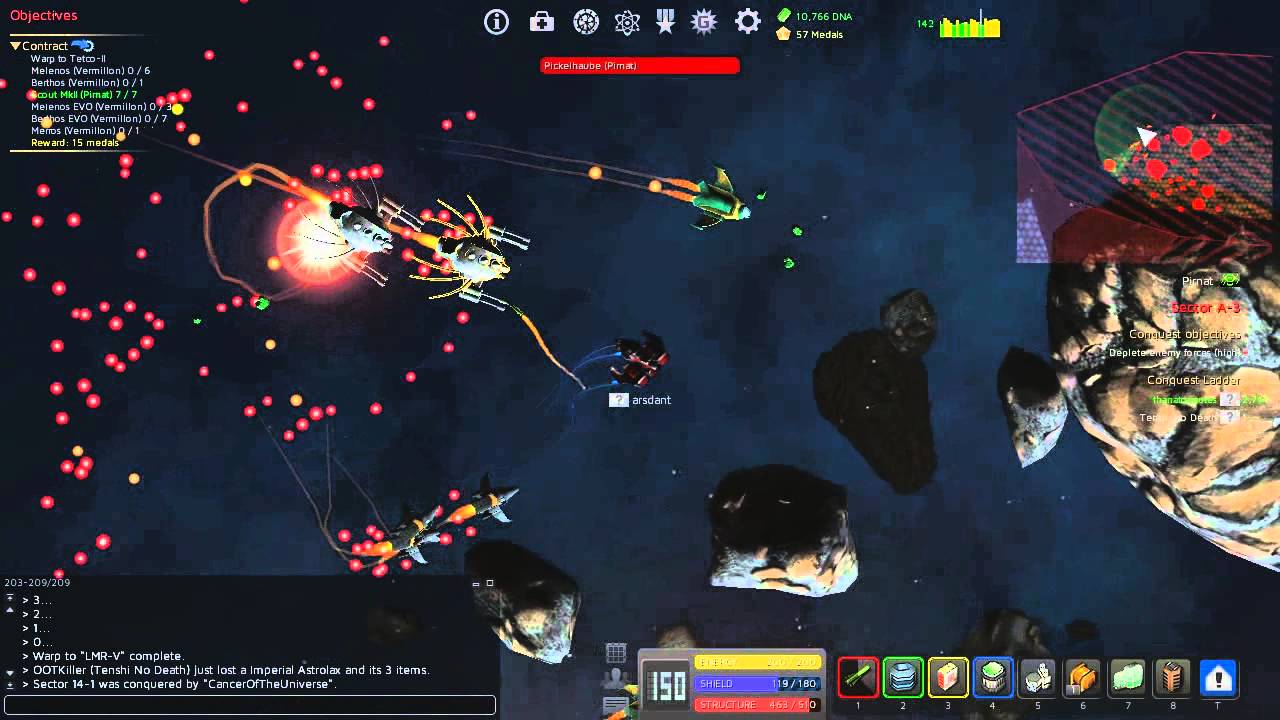Minimize the chat window
Screen dimensions: 1280x720
[476, 583]
